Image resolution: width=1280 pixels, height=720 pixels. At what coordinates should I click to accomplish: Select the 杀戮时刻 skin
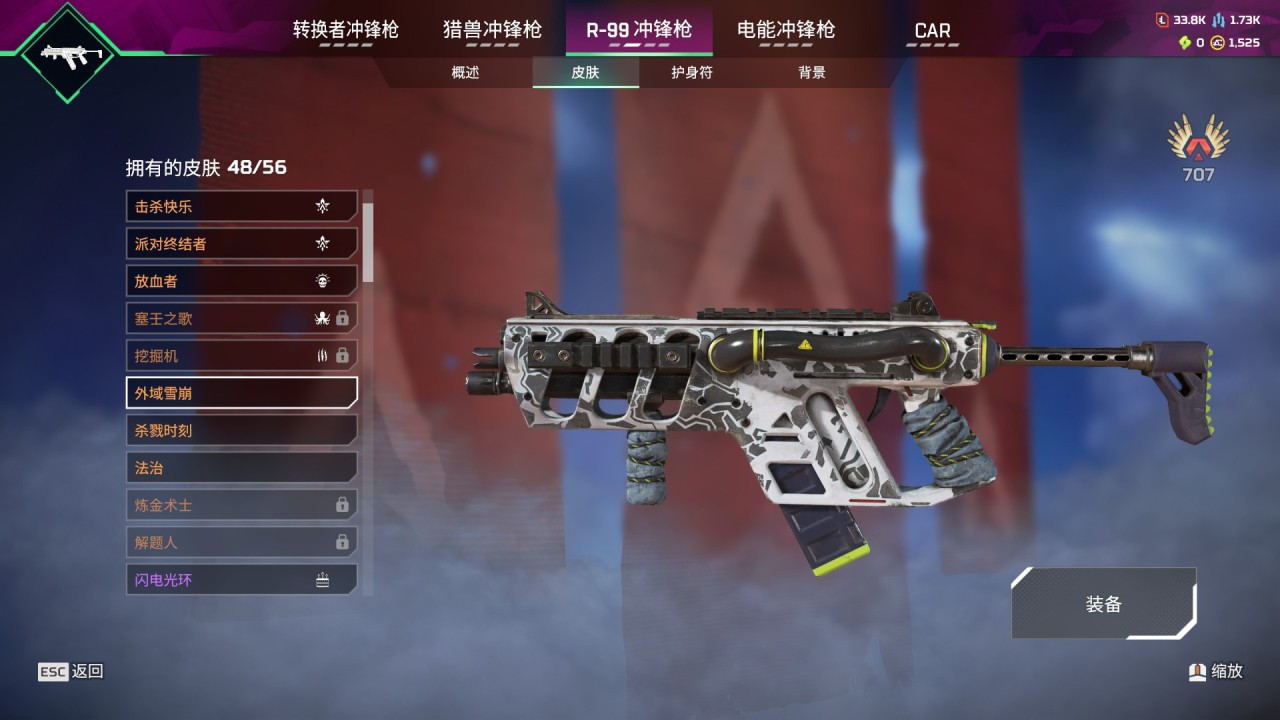click(241, 430)
